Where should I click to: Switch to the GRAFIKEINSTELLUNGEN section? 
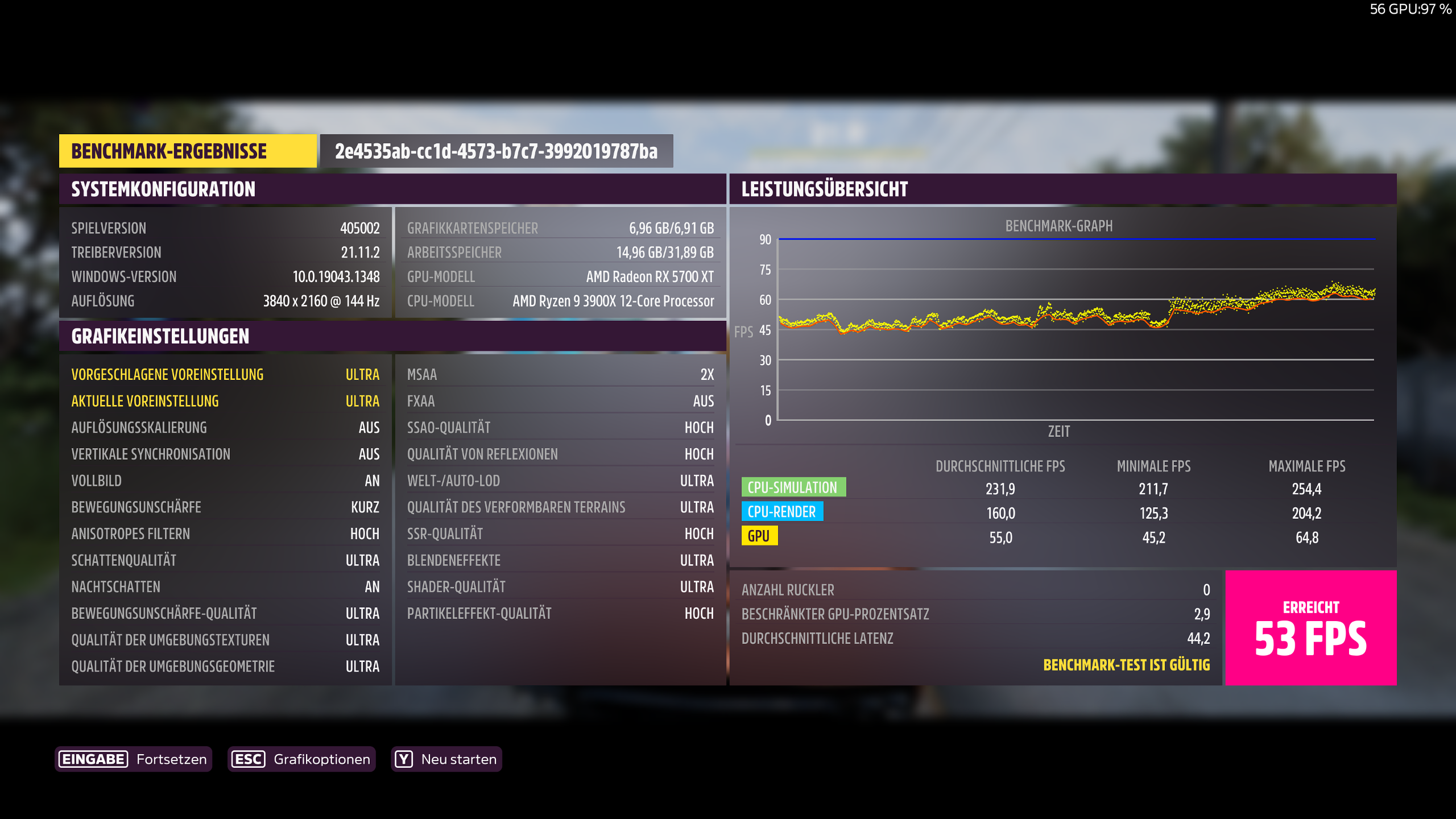coord(159,336)
